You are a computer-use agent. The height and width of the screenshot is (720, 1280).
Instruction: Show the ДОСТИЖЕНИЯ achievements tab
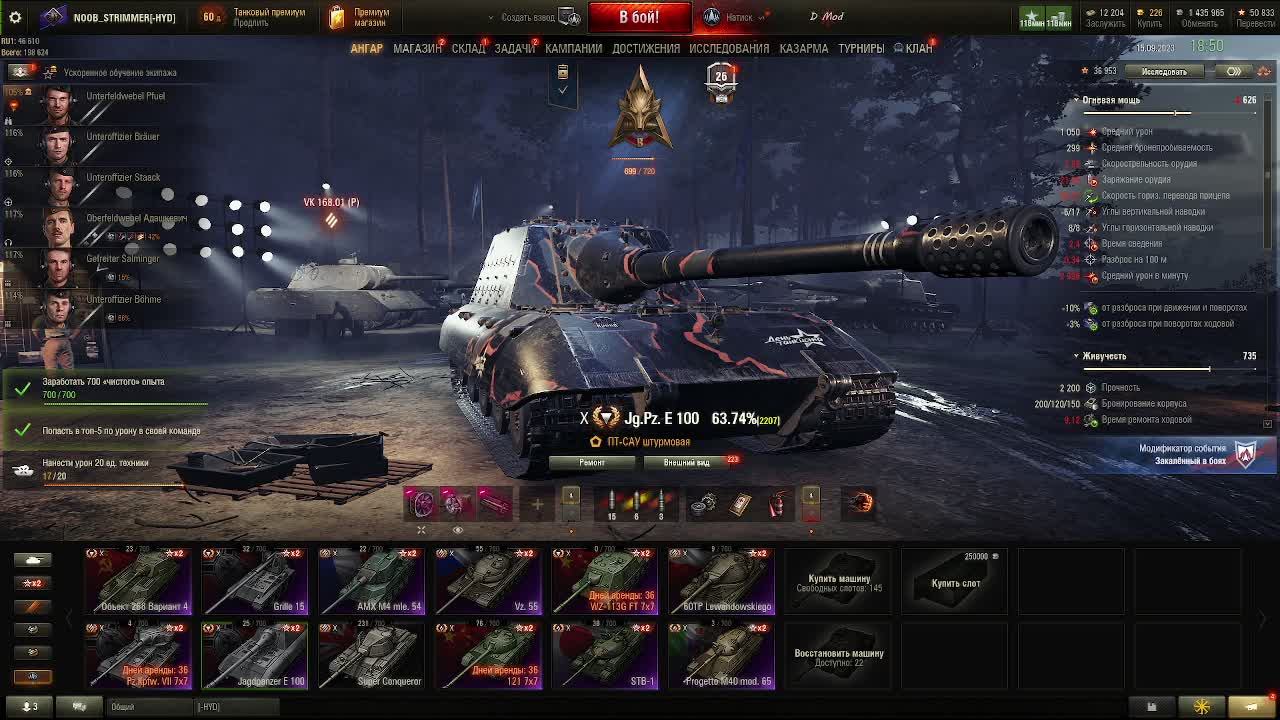[x=646, y=48]
